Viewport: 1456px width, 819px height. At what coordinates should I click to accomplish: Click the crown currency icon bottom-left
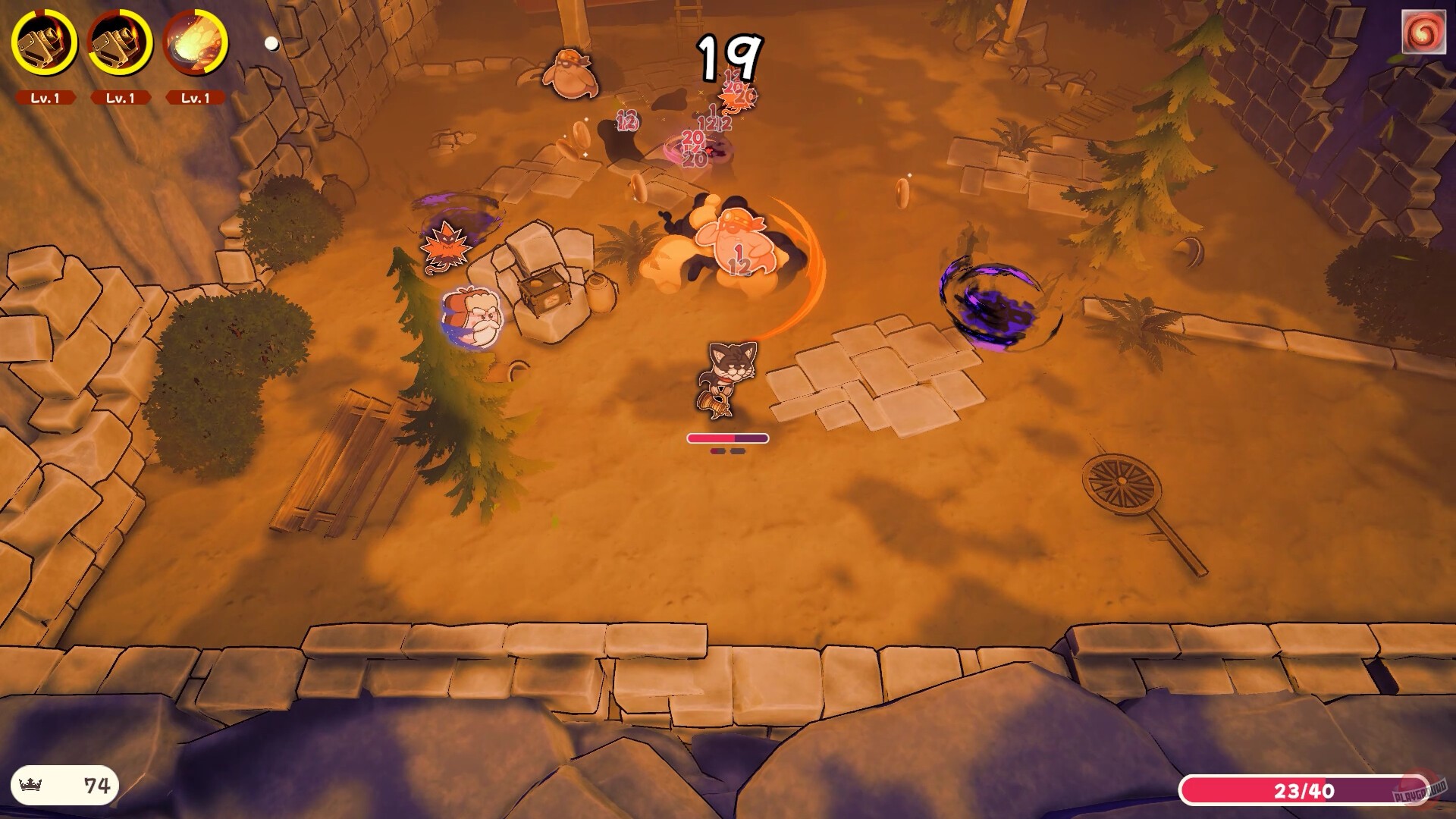(x=30, y=784)
